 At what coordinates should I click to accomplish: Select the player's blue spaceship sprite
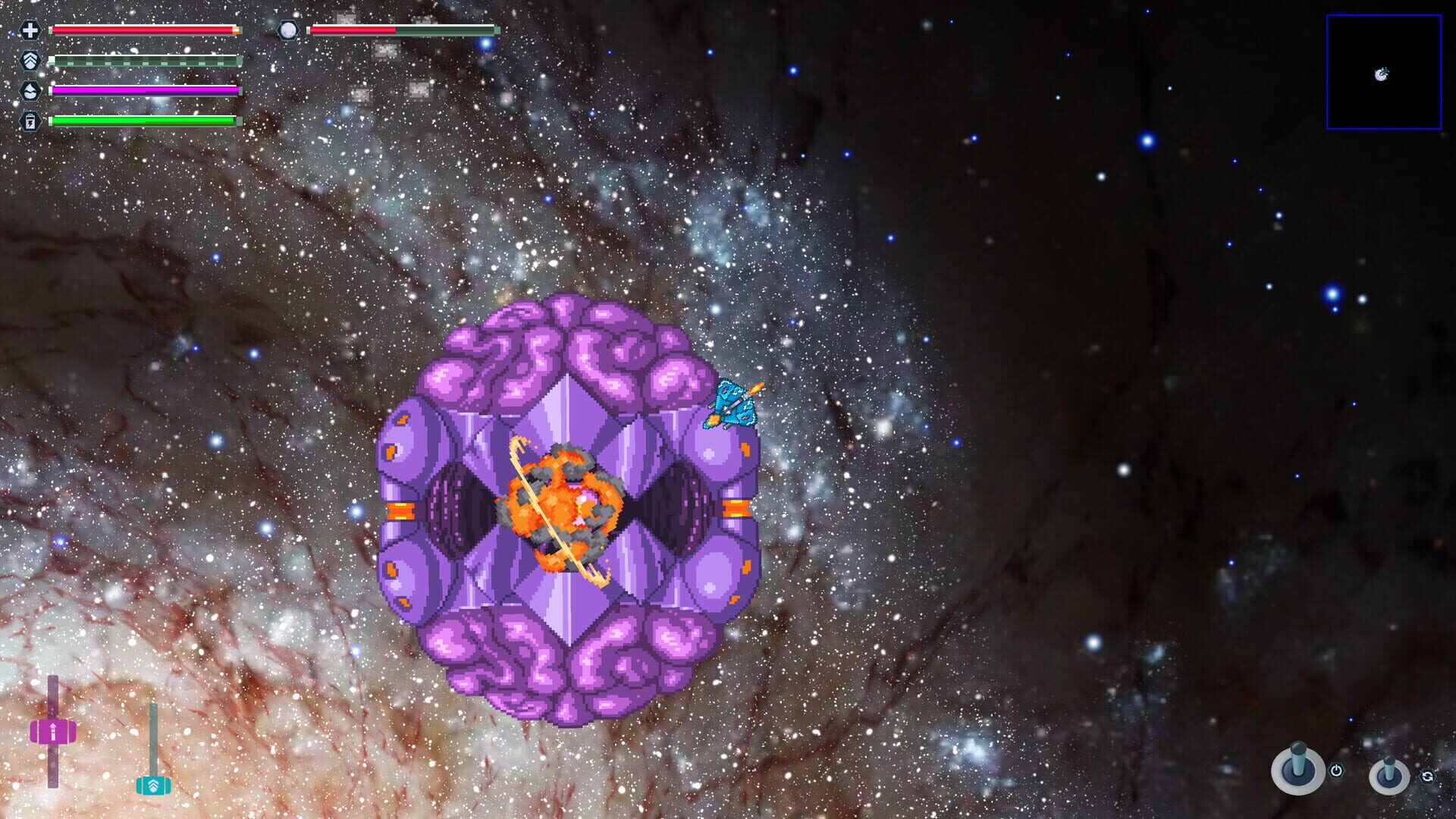(734, 403)
